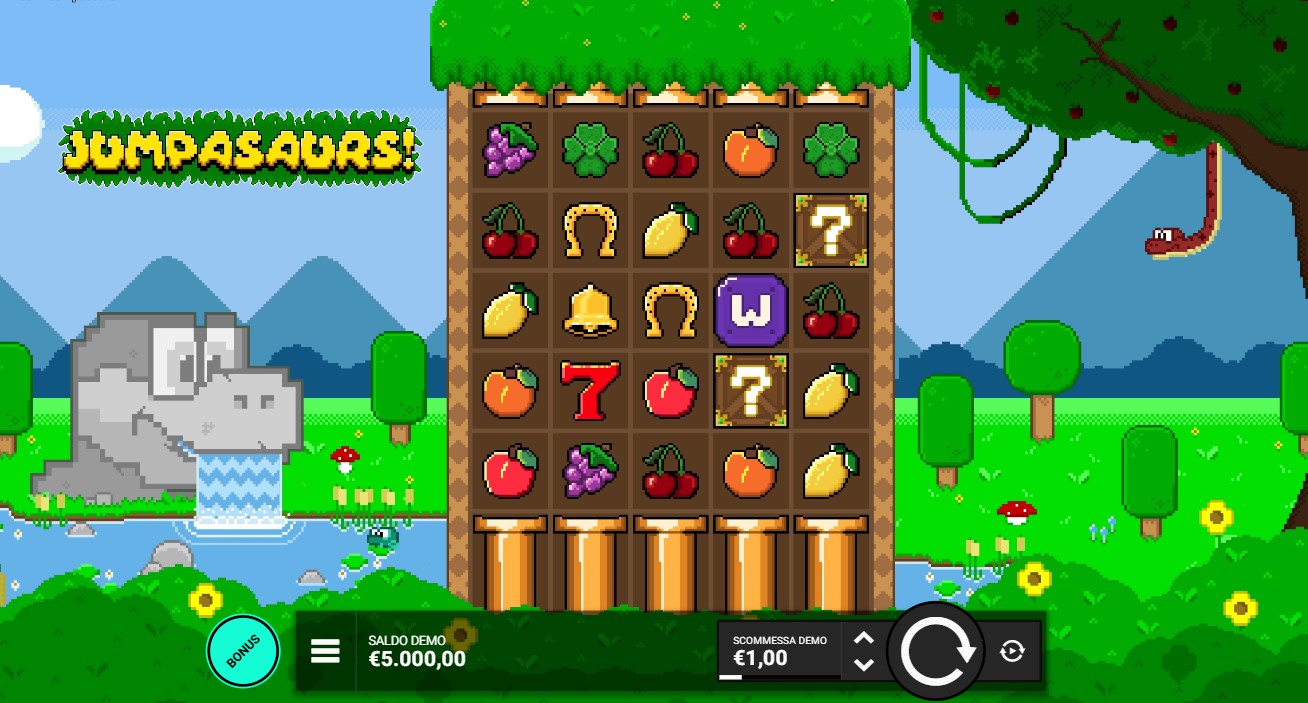Screen dimensions: 1308x703
Task: Increase the bet with the up arrow
Action: pyautogui.click(x=864, y=638)
